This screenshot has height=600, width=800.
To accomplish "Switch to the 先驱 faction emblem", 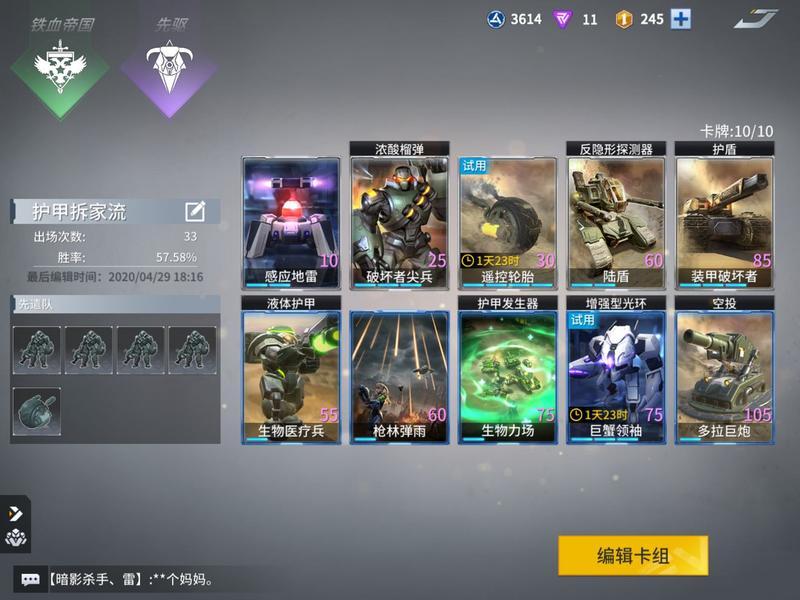I will 168,66.
